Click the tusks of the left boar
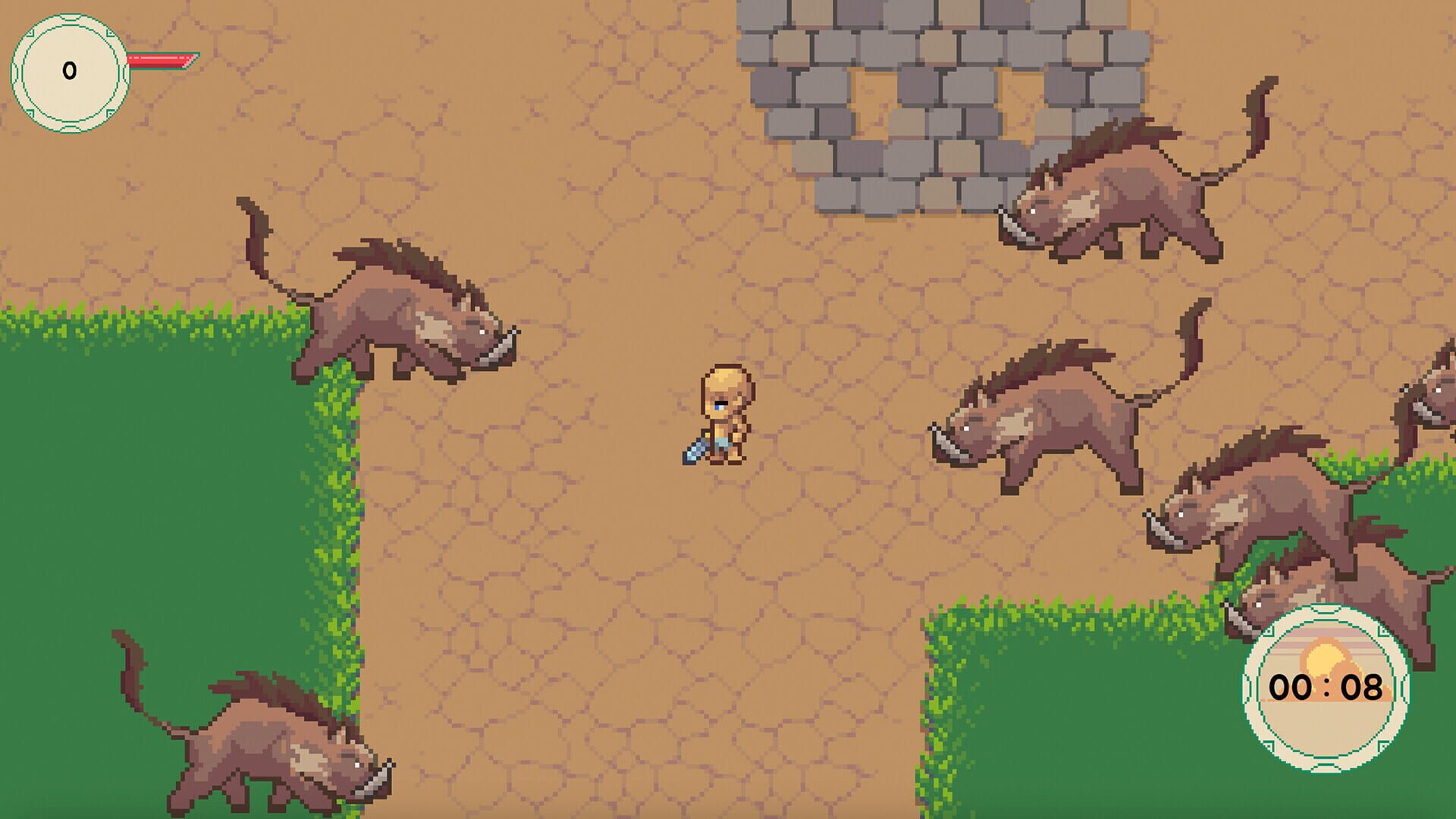The width and height of the screenshot is (1456, 819). [497, 349]
